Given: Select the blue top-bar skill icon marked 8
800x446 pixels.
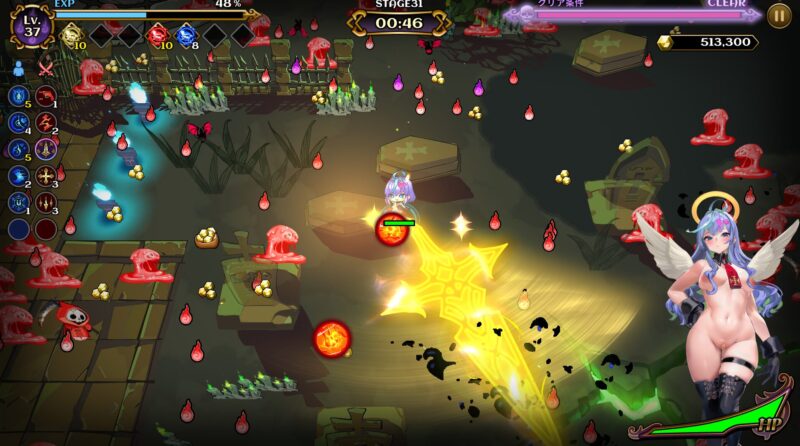Looking at the screenshot, I should tap(186, 35).
